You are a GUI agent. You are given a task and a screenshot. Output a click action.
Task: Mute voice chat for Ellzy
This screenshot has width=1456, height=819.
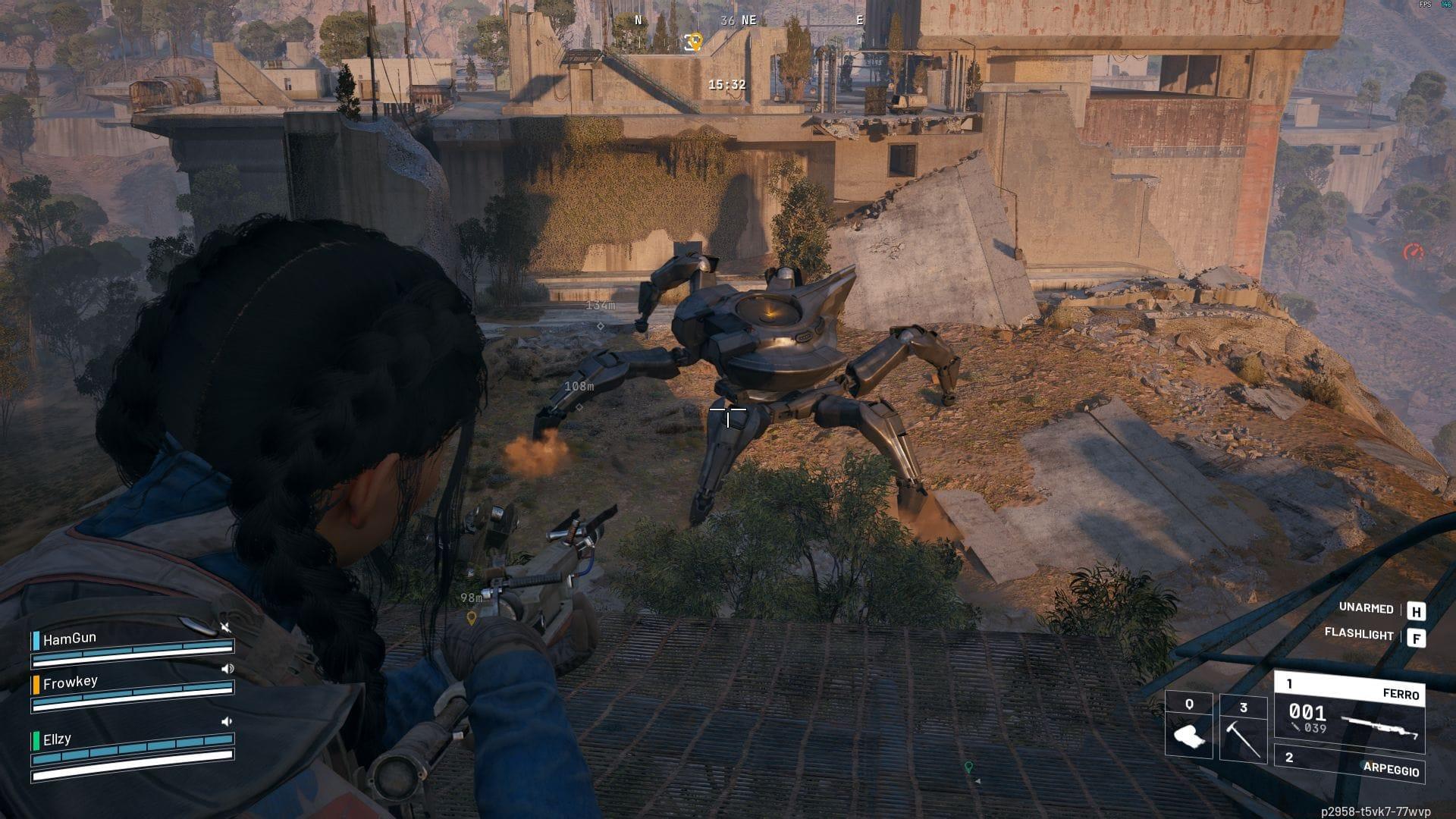pyautogui.click(x=227, y=722)
